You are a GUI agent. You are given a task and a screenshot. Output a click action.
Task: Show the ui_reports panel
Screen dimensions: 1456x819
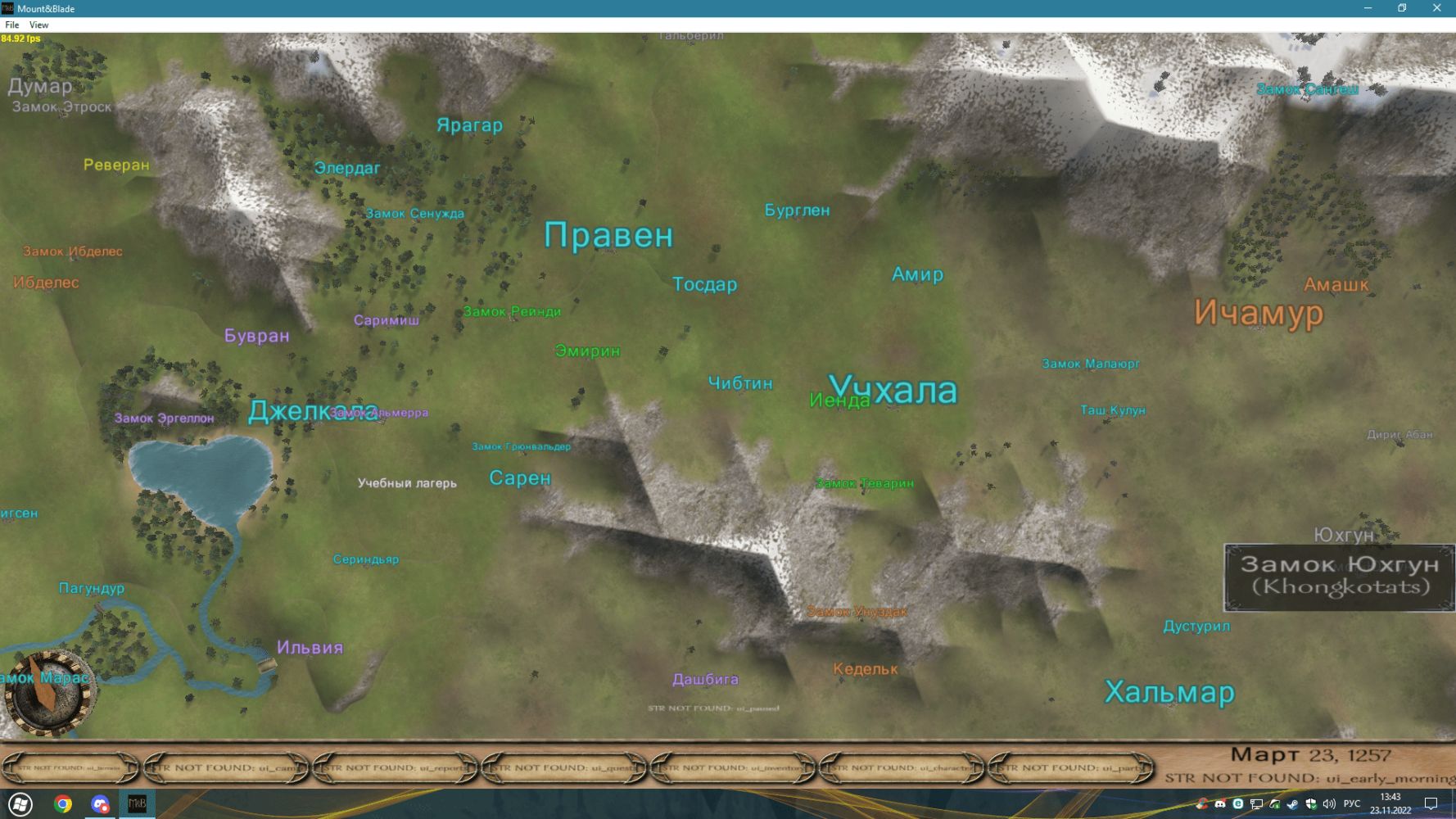(396, 768)
